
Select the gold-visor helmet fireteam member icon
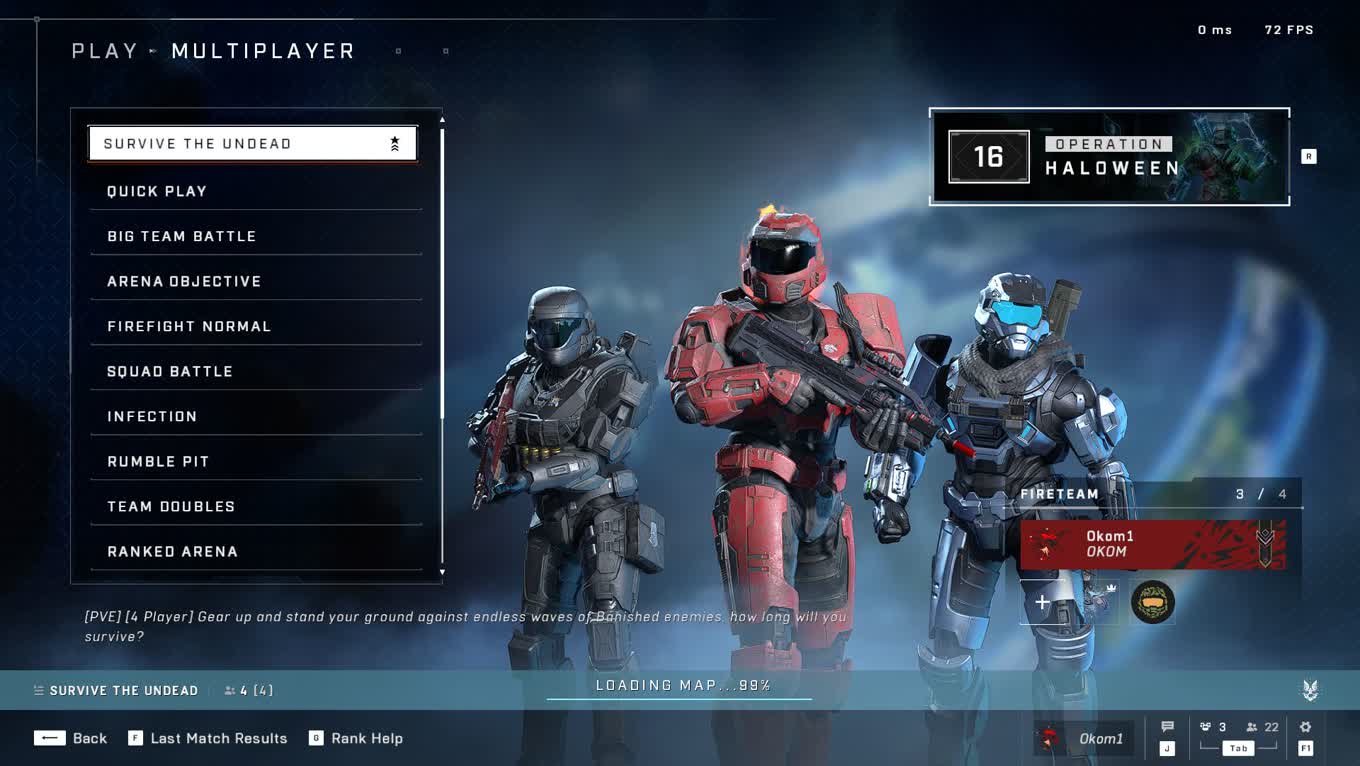click(1153, 602)
